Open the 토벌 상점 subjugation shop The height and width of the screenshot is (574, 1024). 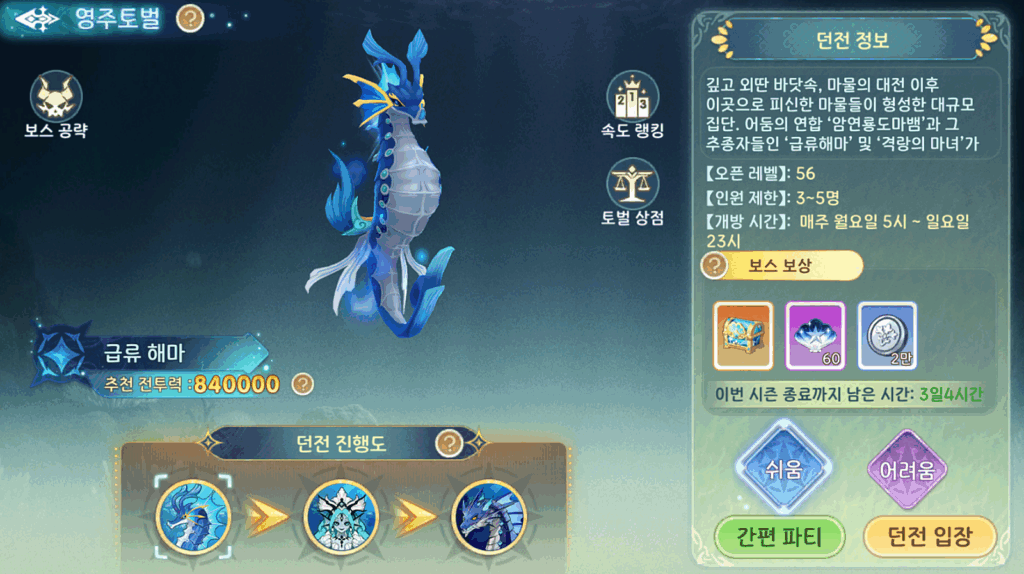tap(632, 186)
